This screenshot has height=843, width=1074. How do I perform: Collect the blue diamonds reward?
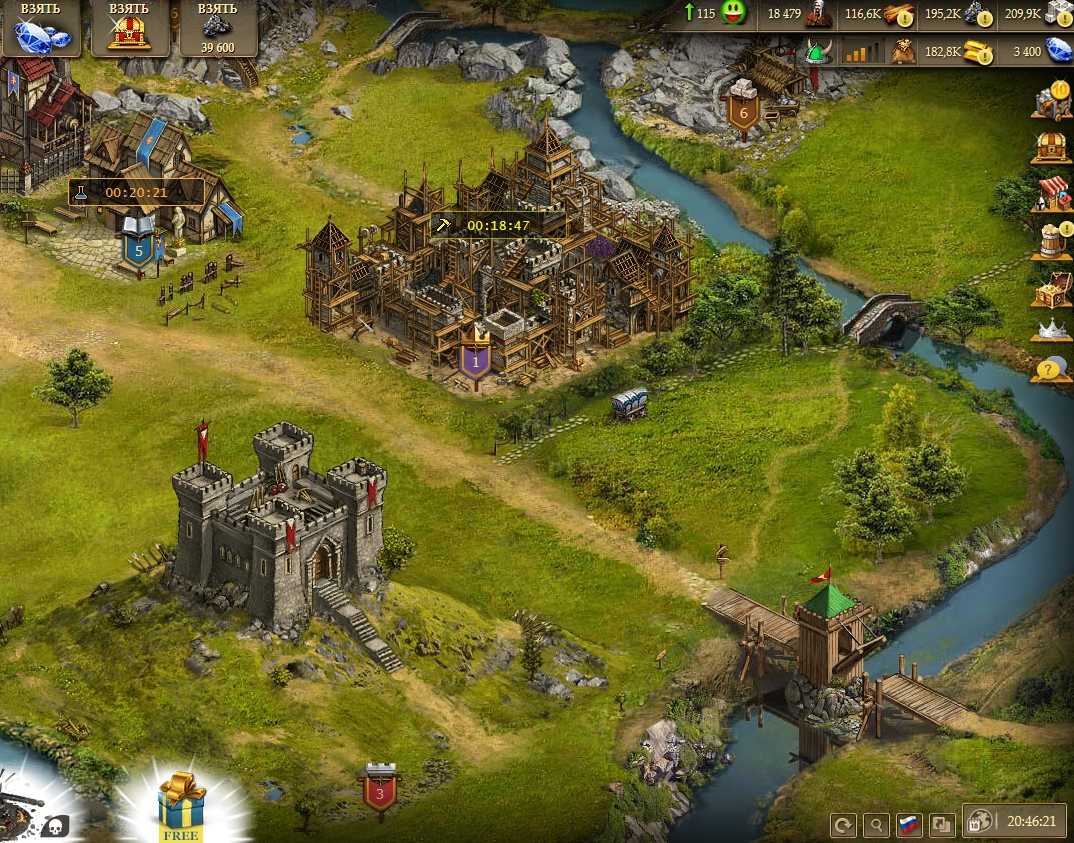click(40, 29)
